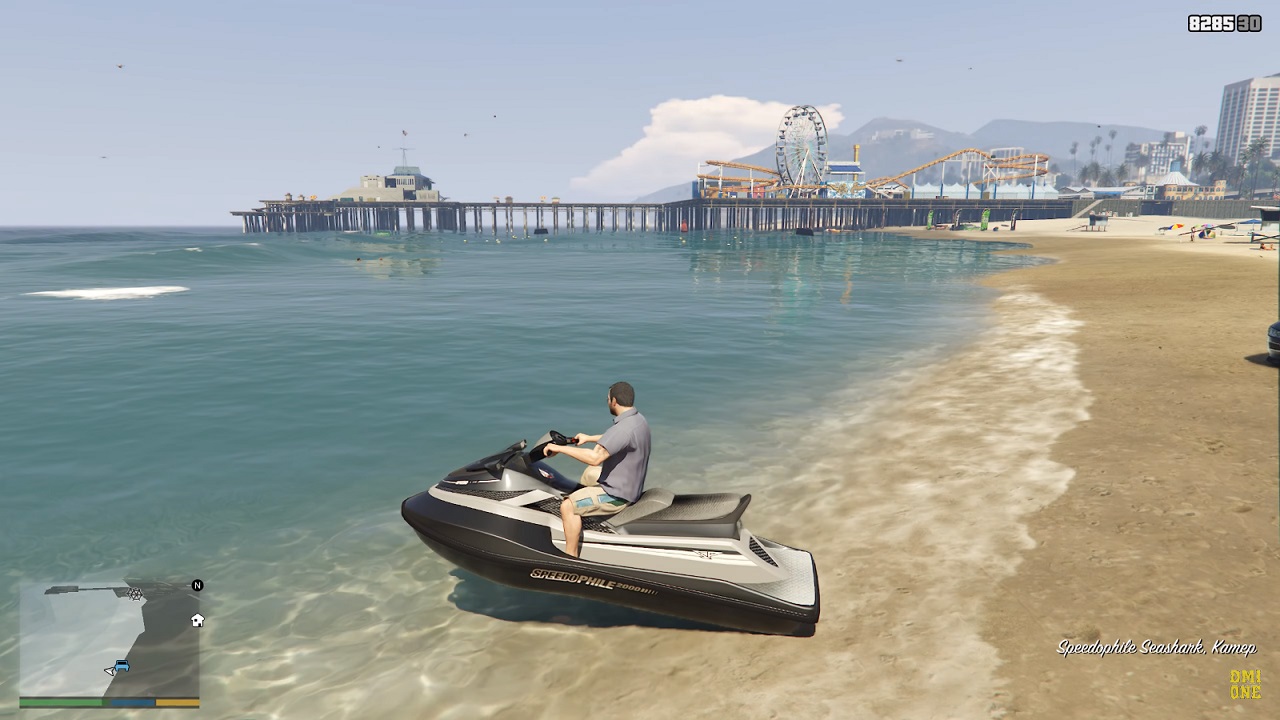1280x720 pixels.
Task: Select the white player direction arrow on minimap
Action: pyautogui.click(x=109, y=670)
